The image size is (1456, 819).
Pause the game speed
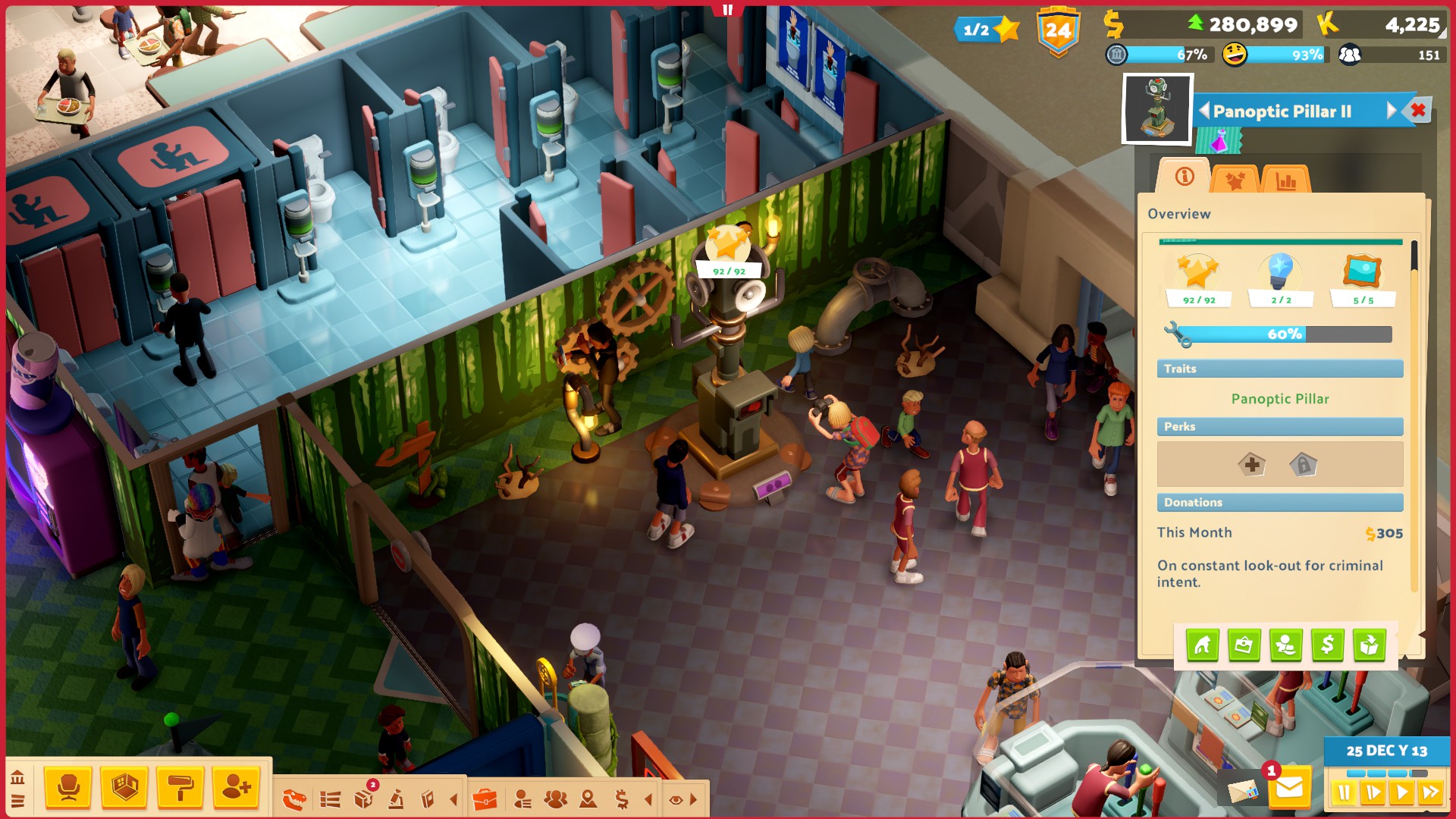pyautogui.click(x=1344, y=793)
